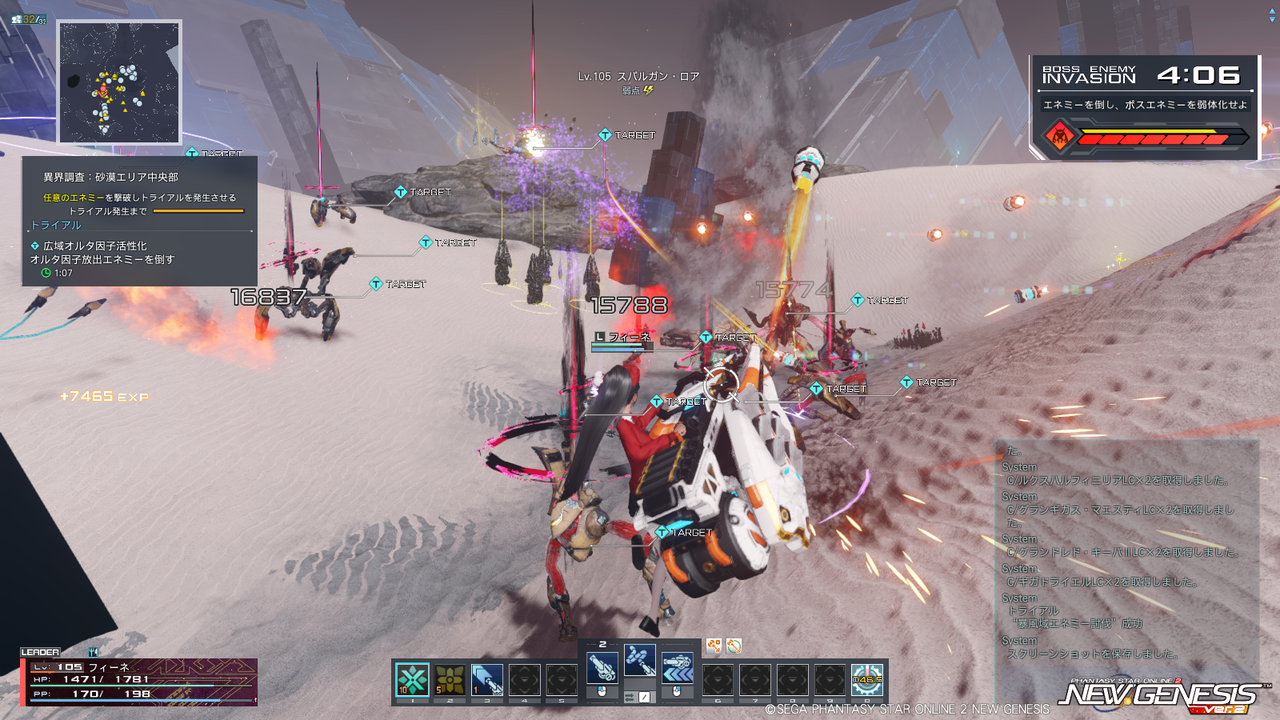Select the center weapon action chain-shot icon
Screen dimensions: 1280x720
(640, 658)
